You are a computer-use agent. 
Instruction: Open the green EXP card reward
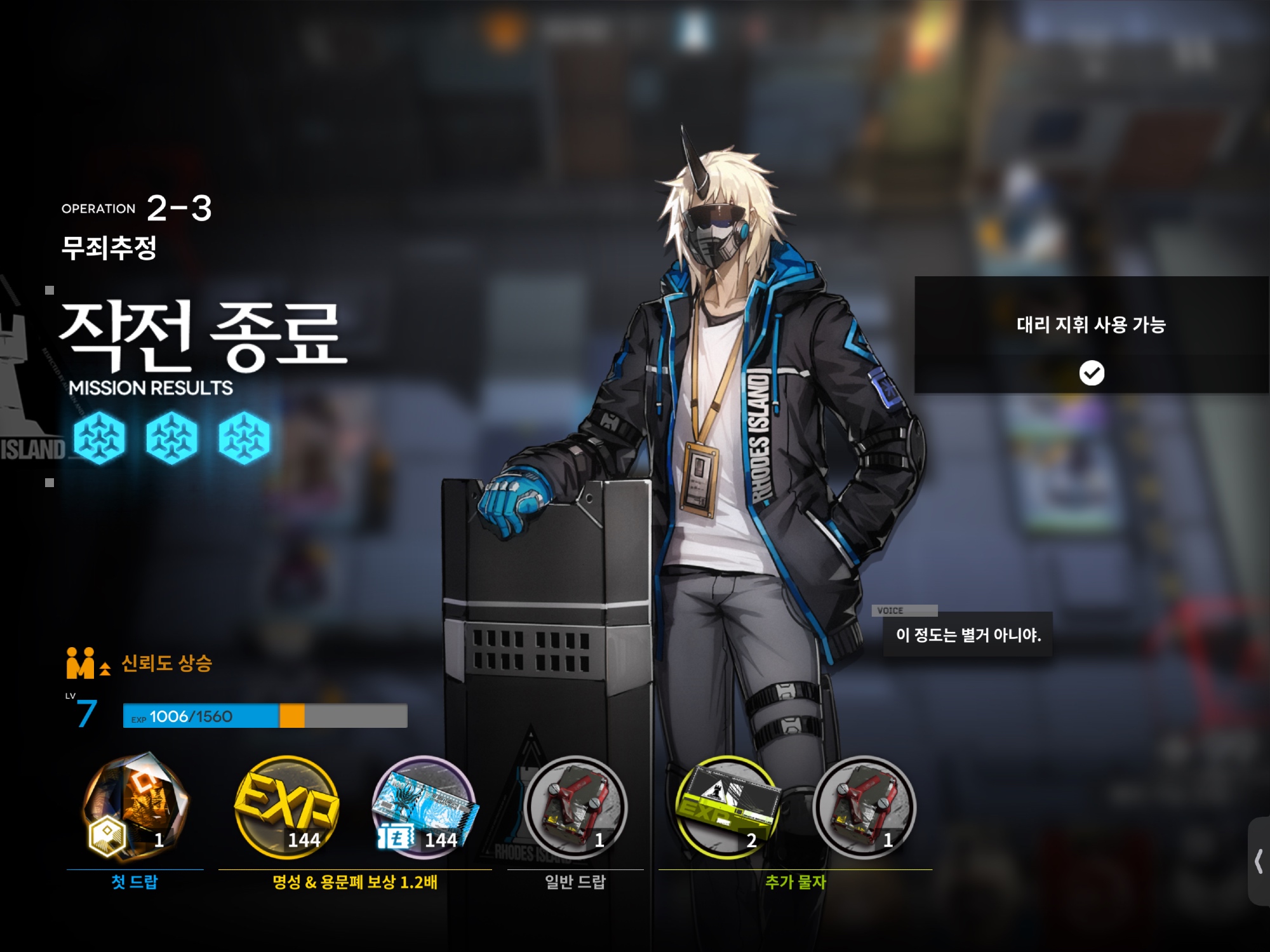[x=726, y=807]
